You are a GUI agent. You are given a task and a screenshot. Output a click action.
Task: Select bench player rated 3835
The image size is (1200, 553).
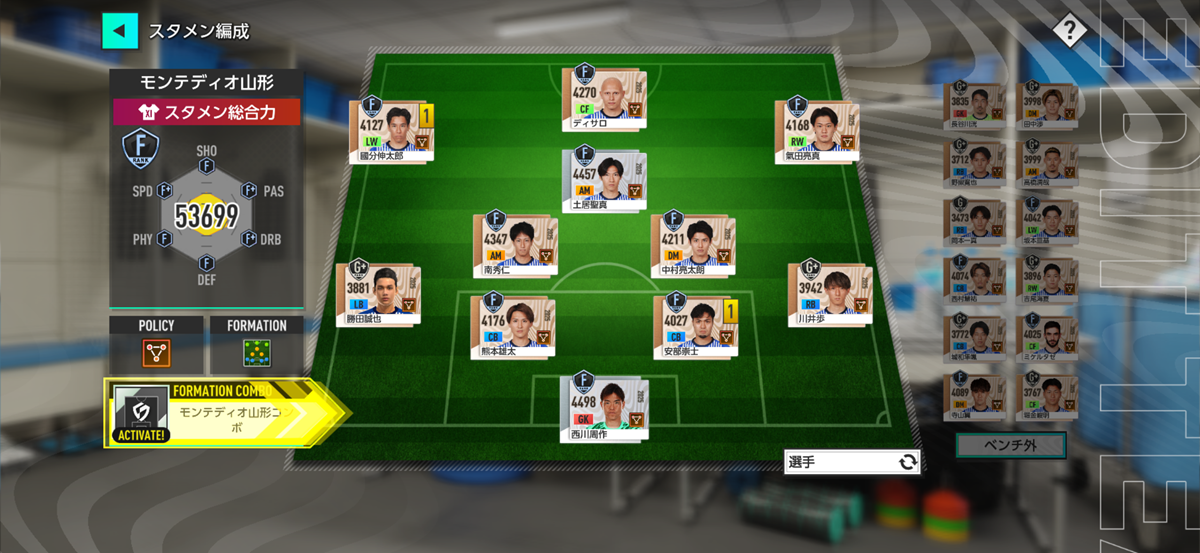973,108
